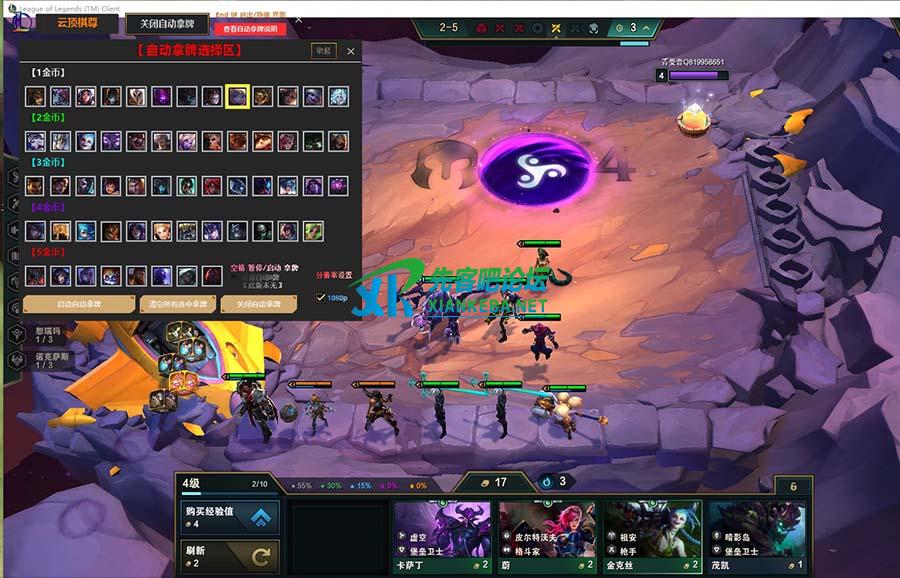The width and height of the screenshot is (900, 578).
Task: Click the 启动自动拿牌 start button
Action: pos(79,304)
